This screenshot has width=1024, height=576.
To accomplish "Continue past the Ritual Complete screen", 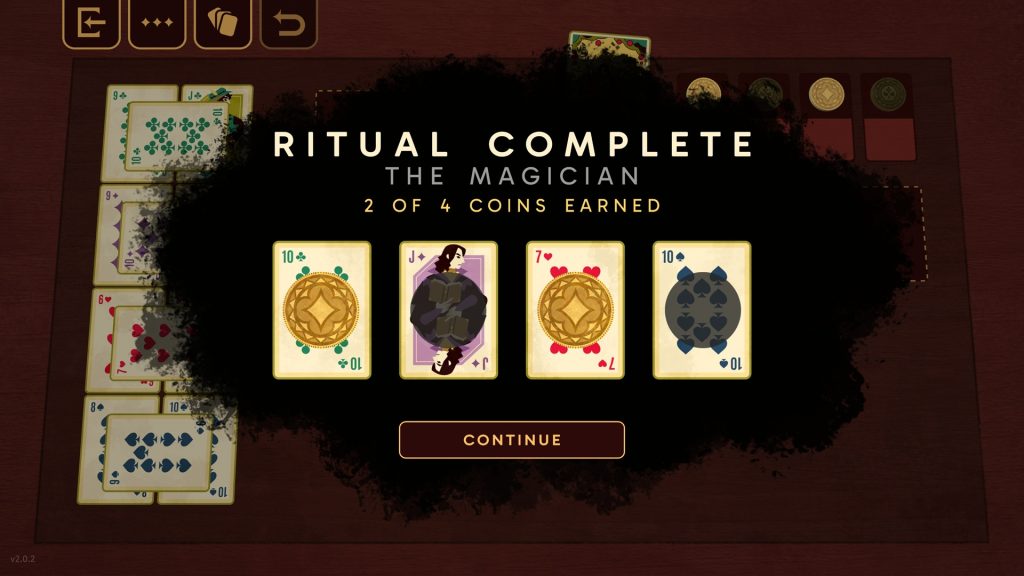I will (512, 440).
